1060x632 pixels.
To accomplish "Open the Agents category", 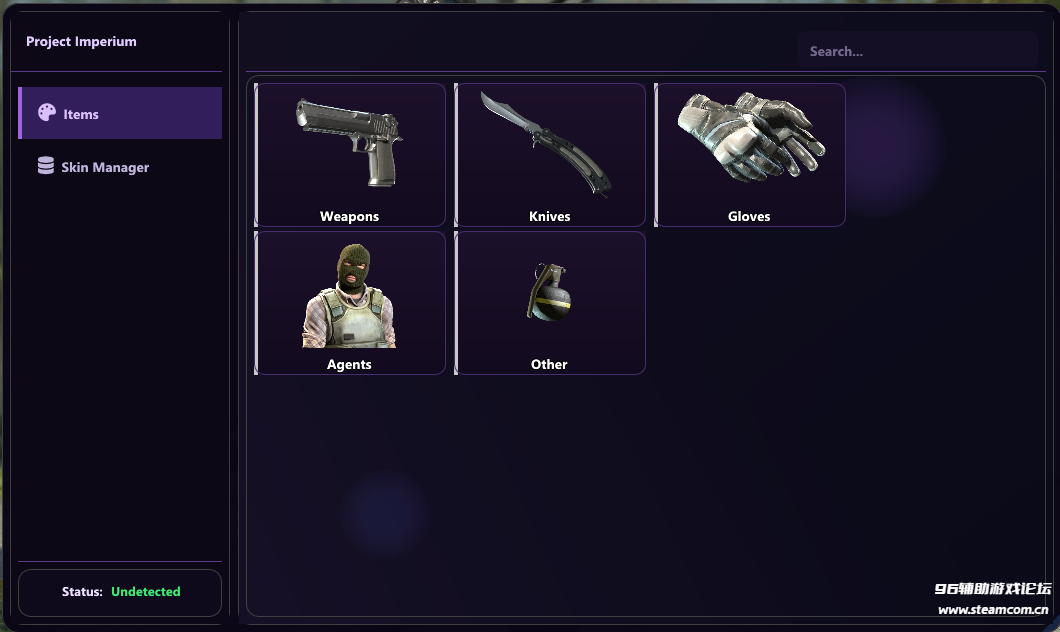I will point(350,303).
